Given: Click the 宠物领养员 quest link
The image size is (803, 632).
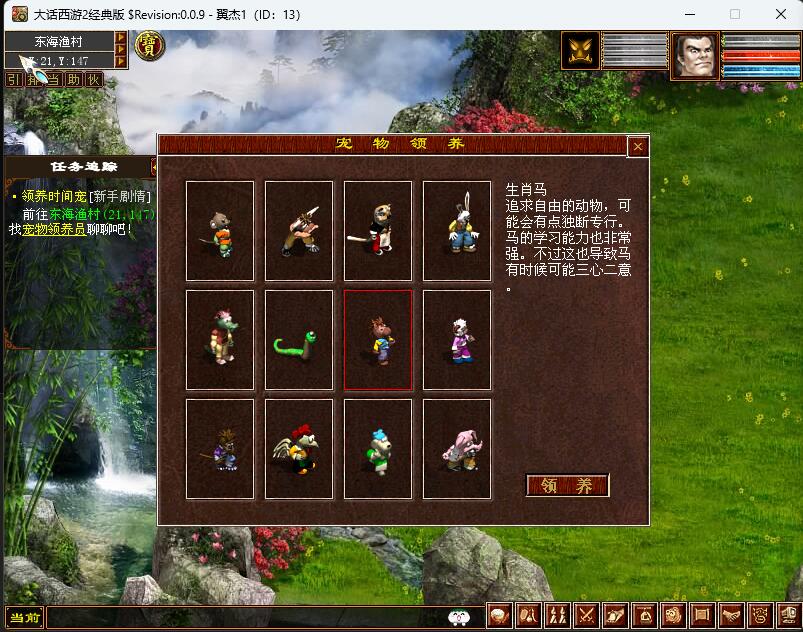Looking at the screenshot, I should pyautogui.click(x=52, y=229).
